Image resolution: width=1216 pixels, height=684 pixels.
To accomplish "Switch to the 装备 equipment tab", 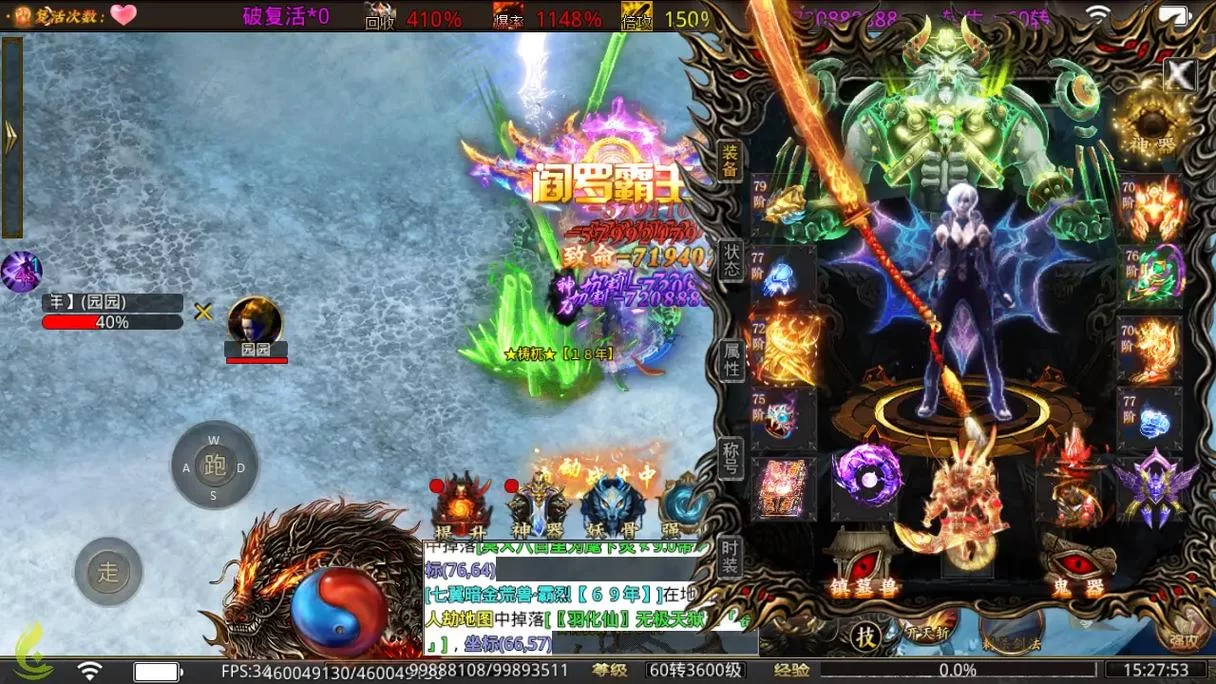I will click(x=731, y=161).
